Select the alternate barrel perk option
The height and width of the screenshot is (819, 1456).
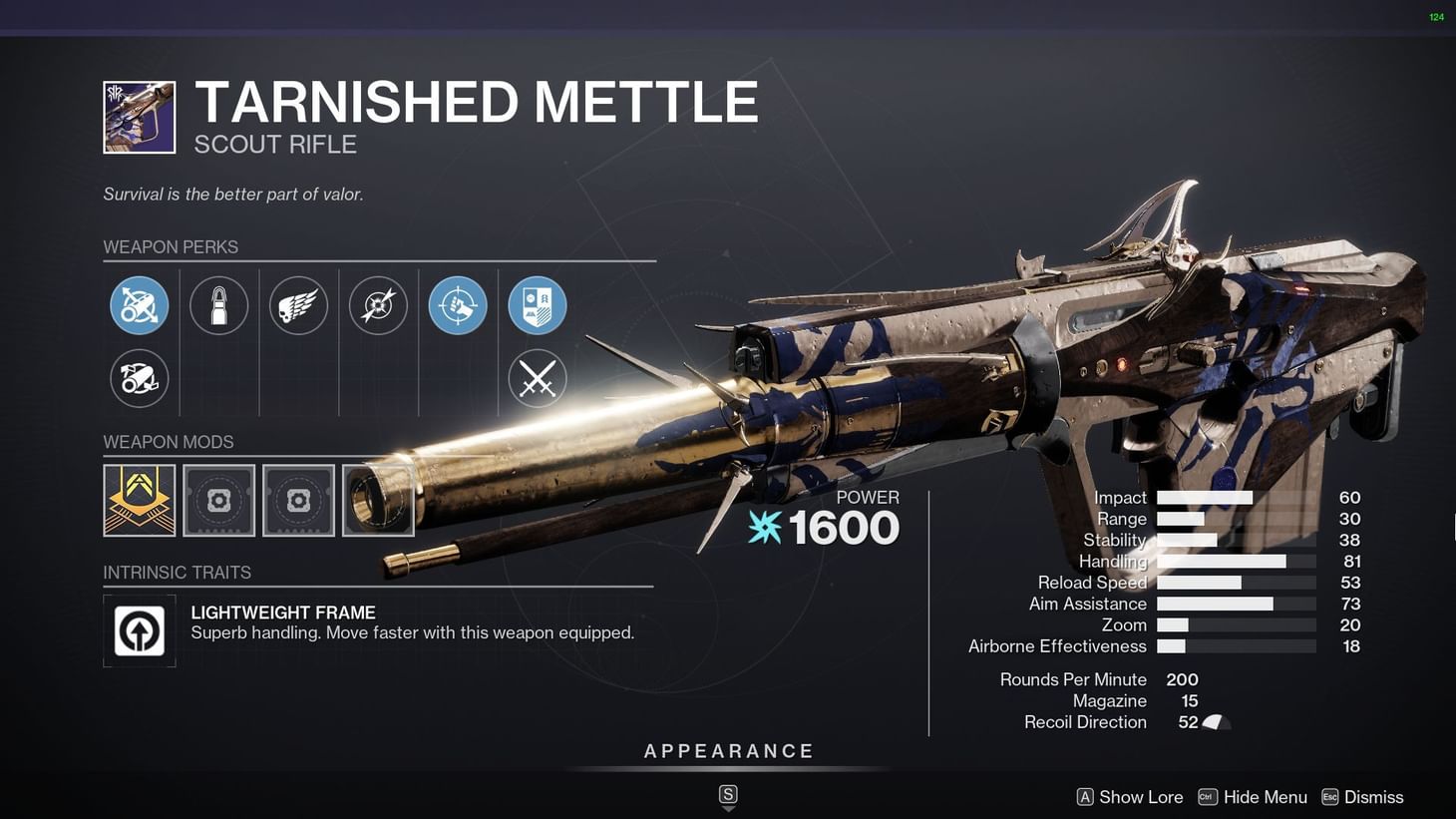click(x=139, y=379)
